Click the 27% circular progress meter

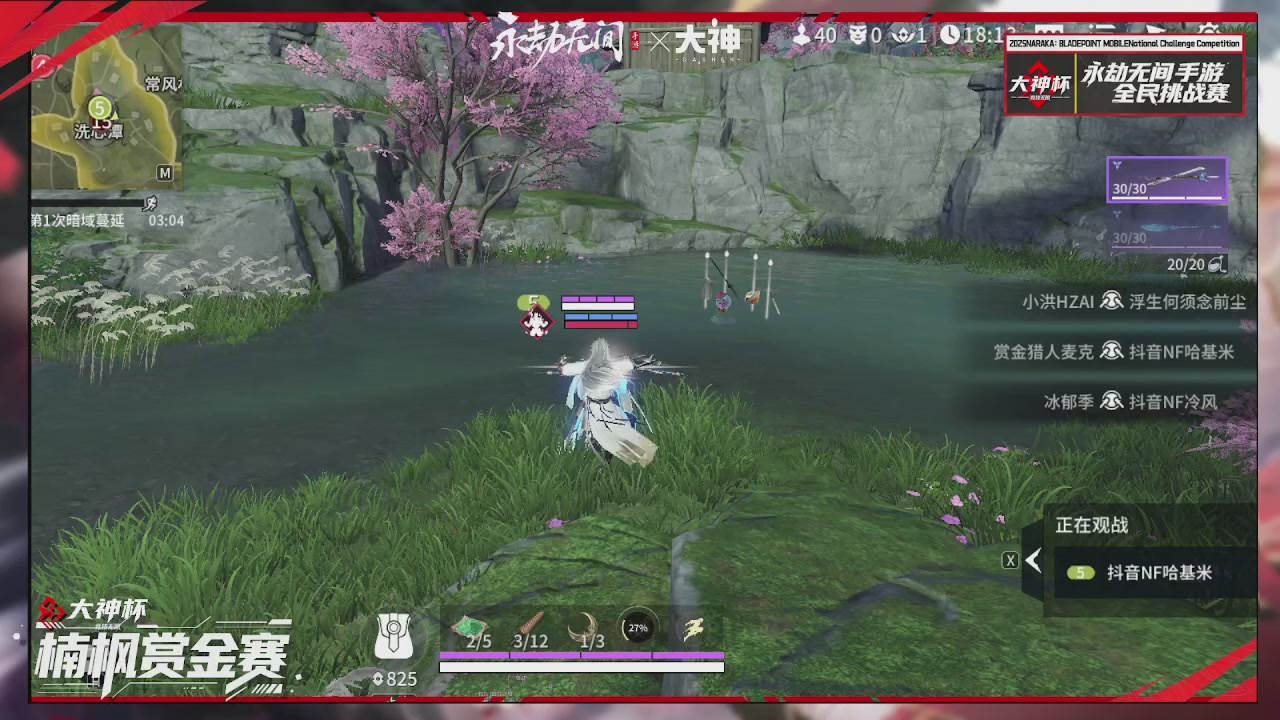click(x=637, y=628)
